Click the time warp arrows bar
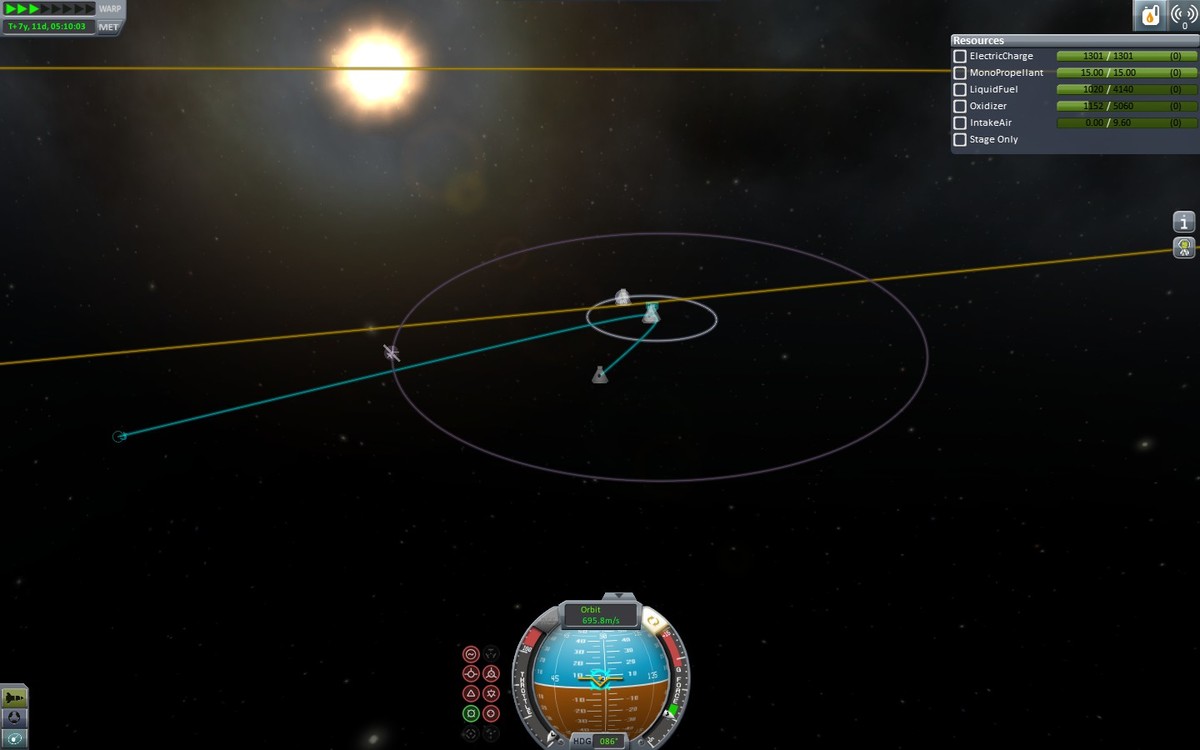This screenshot has width=1200, height=750. coord(49,9)
